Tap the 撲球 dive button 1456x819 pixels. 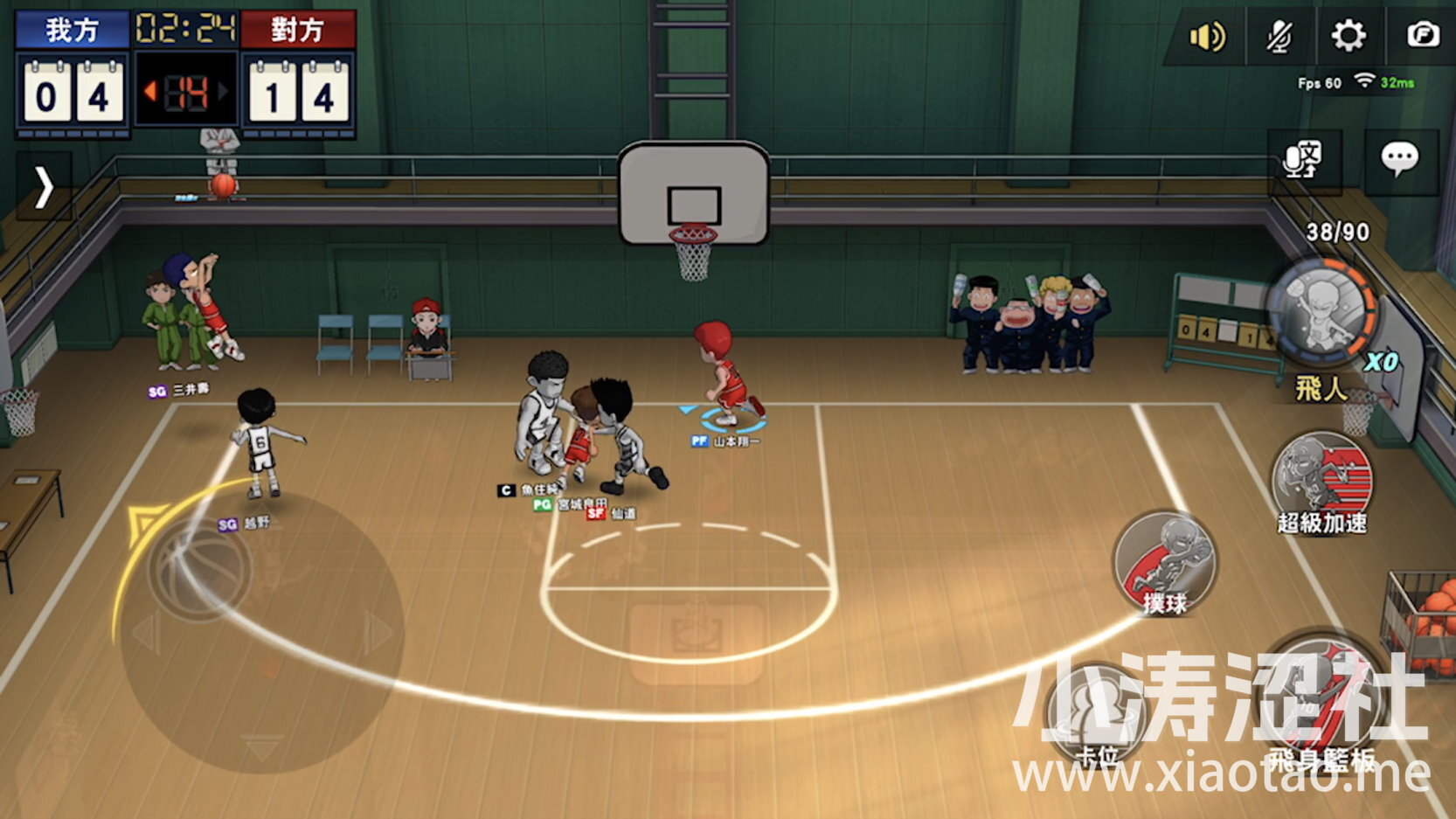click(1165, 562)
